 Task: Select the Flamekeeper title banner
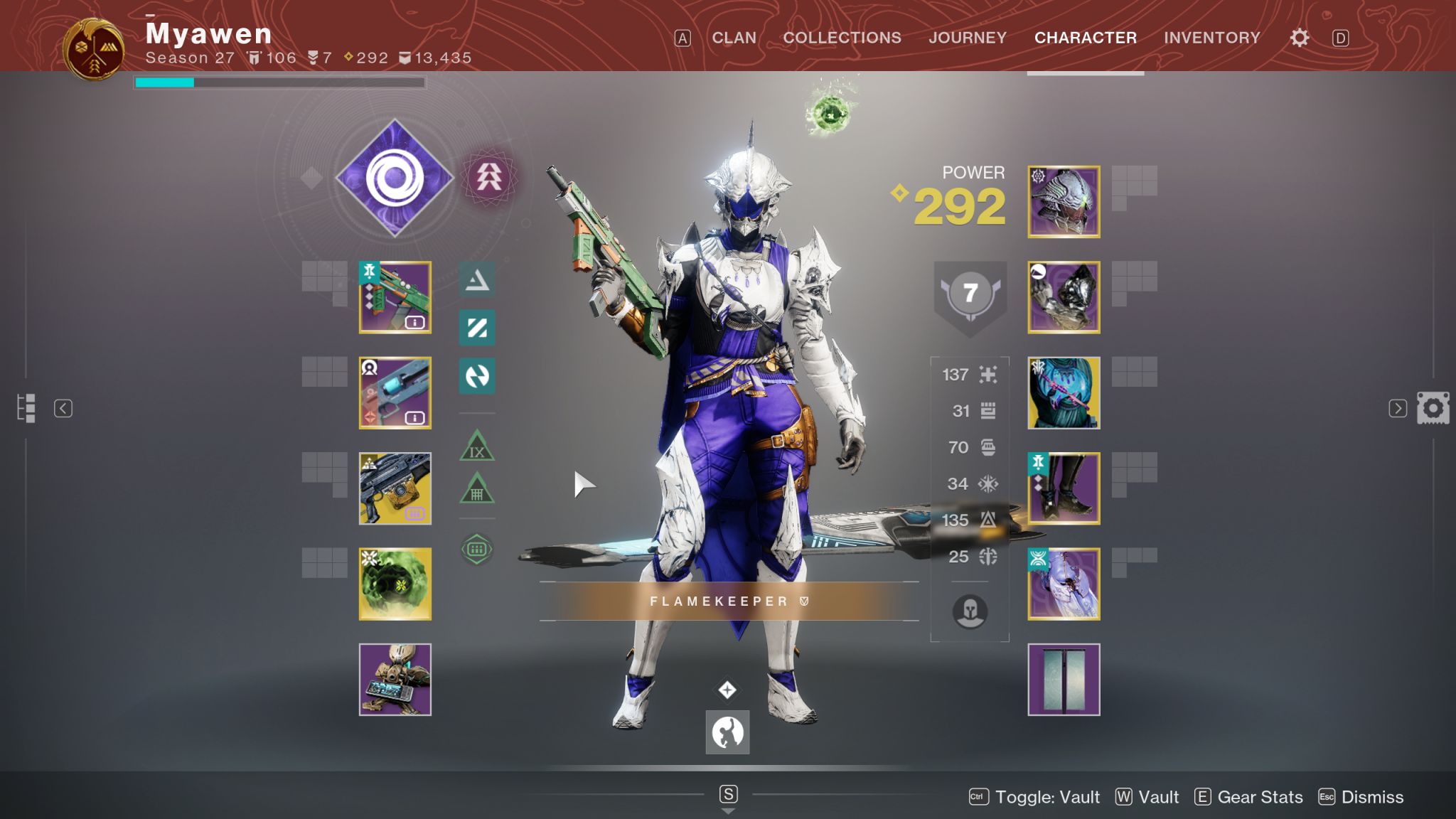pos(729,601)
